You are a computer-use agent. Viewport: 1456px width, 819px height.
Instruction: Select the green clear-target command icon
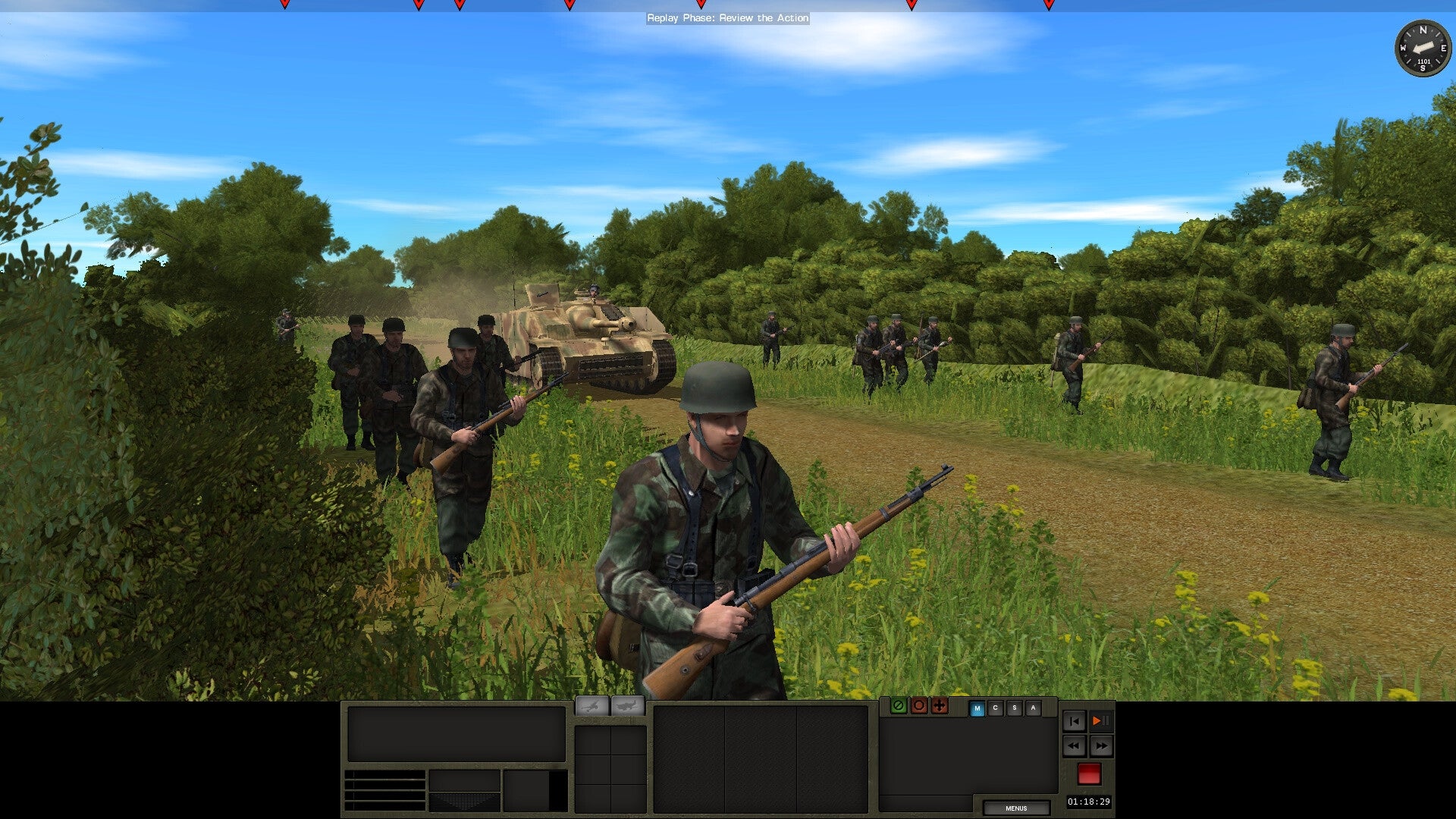point(899,708)
